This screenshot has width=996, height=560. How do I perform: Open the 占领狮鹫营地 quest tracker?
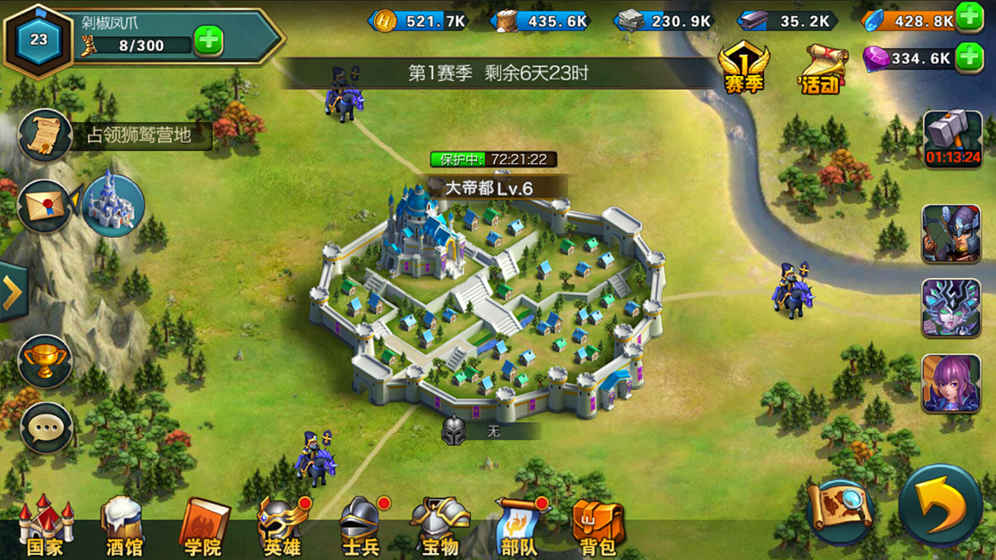coord(115,135)
